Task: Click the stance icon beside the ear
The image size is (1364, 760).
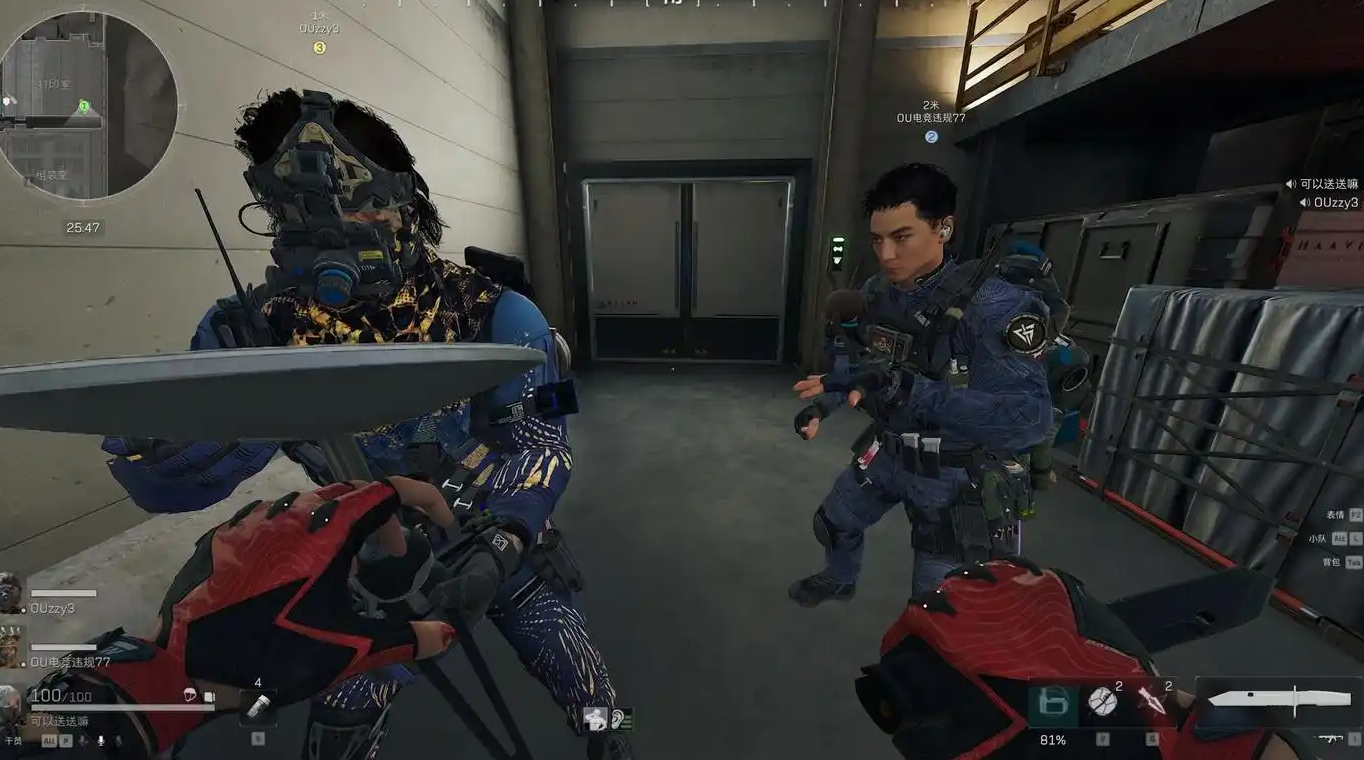Action: pos(597,718)
